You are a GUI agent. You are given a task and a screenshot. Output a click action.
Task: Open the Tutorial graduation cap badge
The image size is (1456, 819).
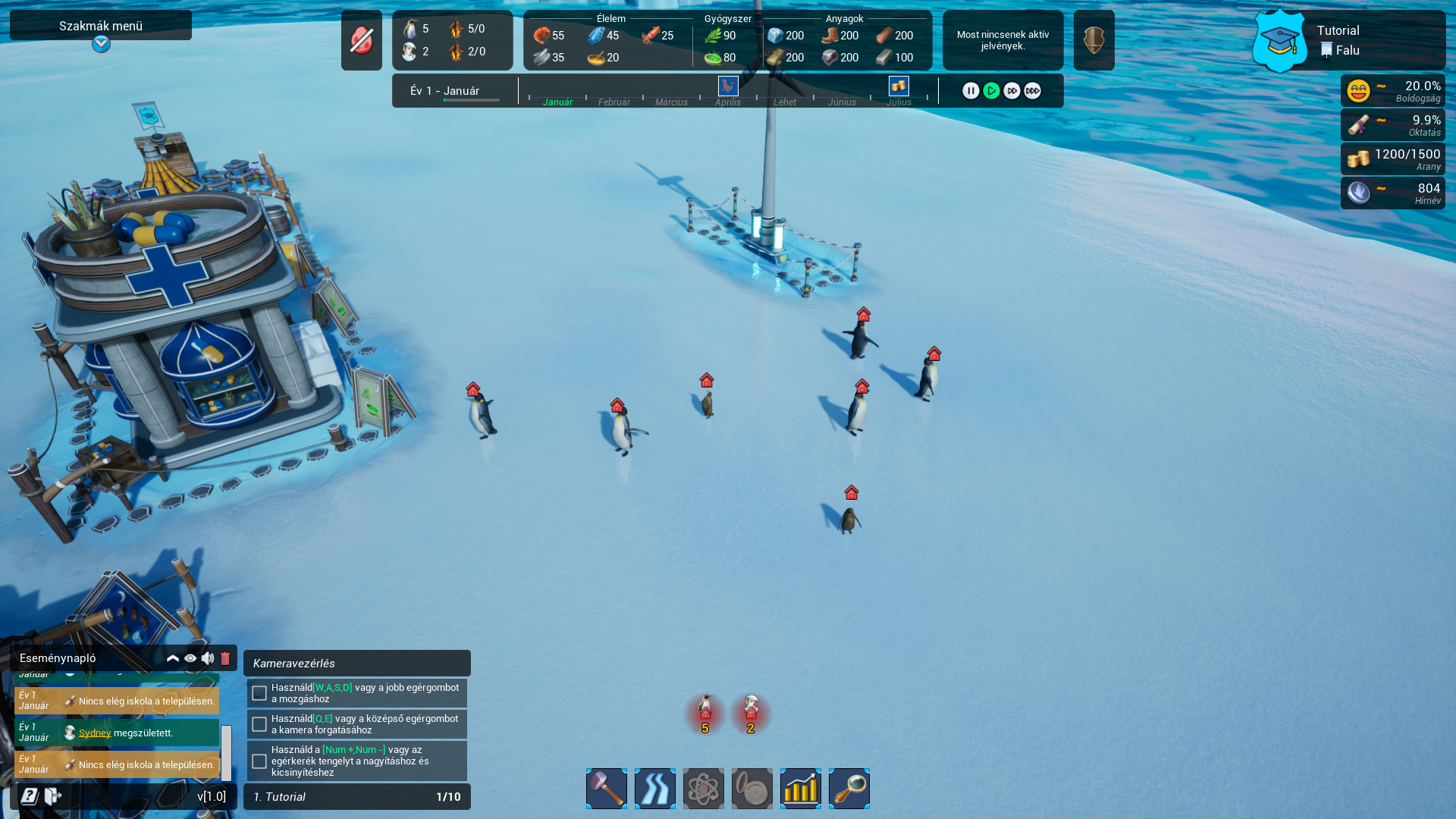pyautogui.click(x=1279, y=41)
